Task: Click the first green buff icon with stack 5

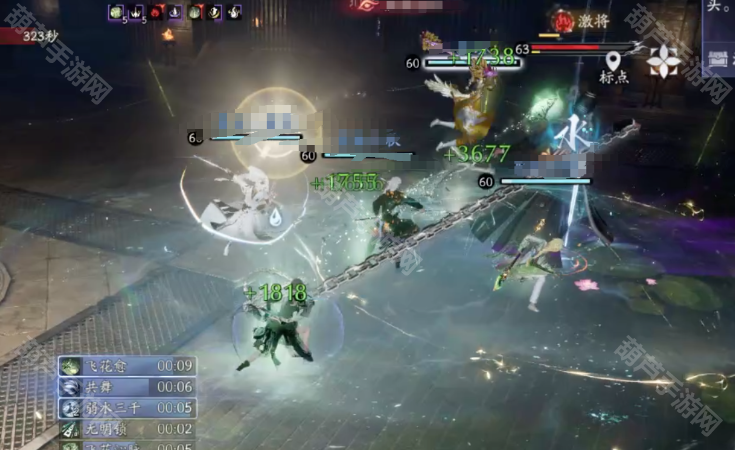Action: [116, 12]
